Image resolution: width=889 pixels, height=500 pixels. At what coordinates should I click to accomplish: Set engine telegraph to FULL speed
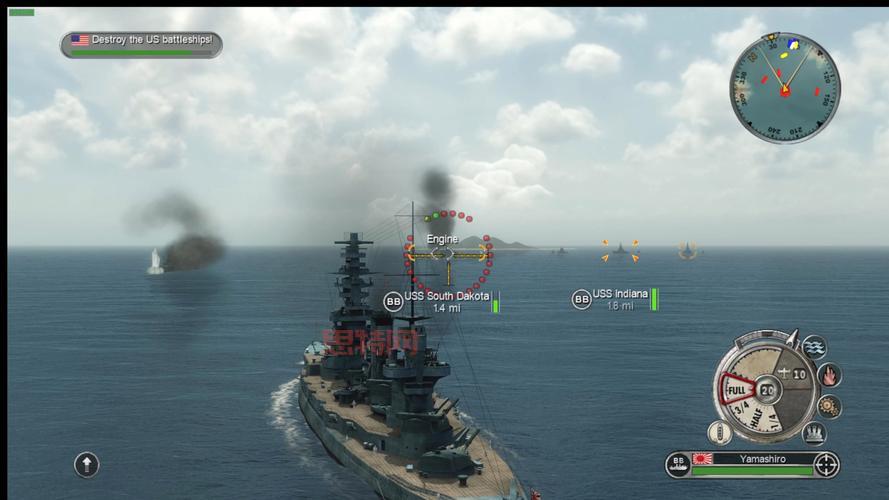pyautogui.click(x=737, y=389)
